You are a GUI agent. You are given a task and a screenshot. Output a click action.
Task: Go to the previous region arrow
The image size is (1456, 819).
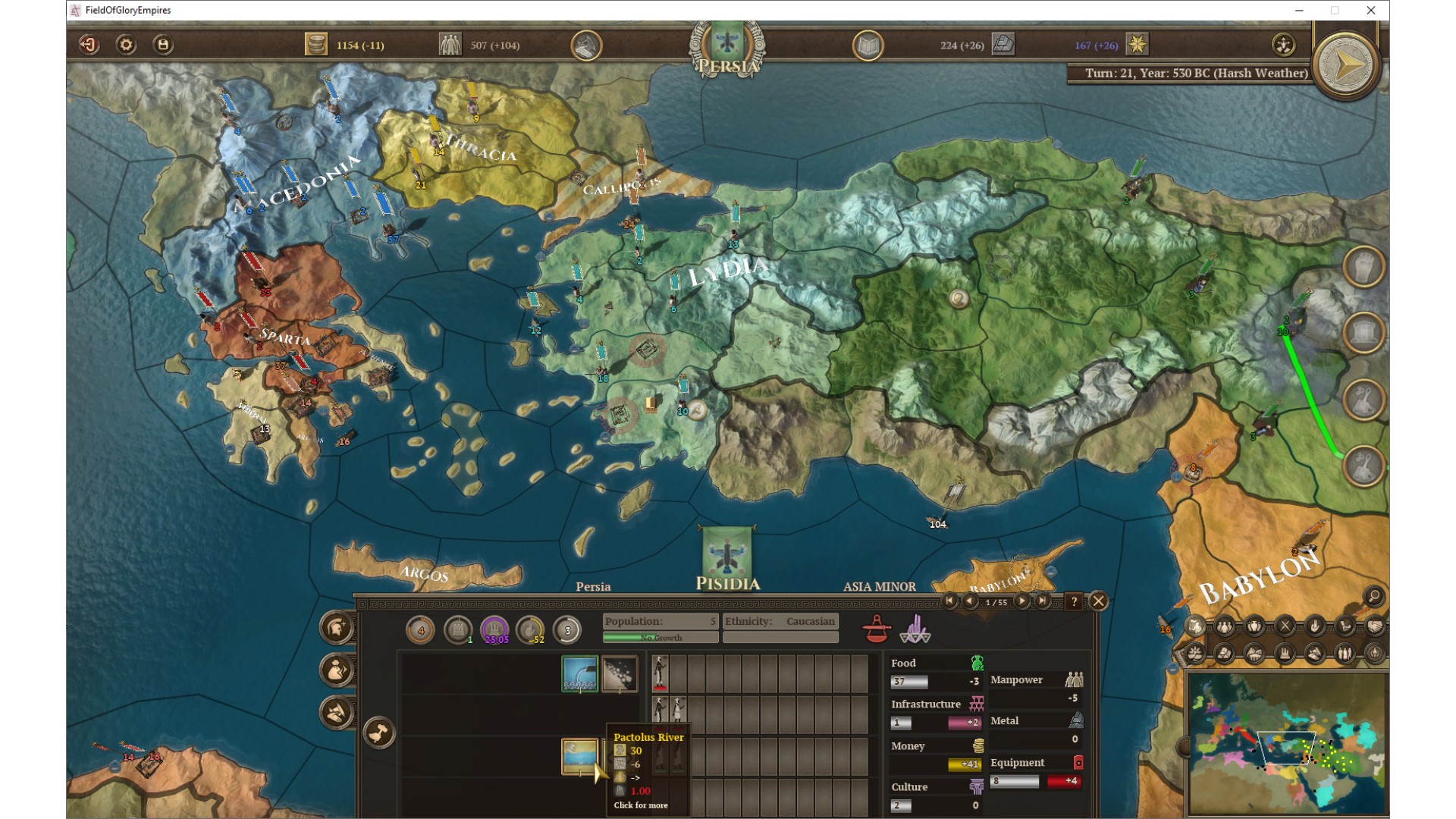tap(970, 601)
